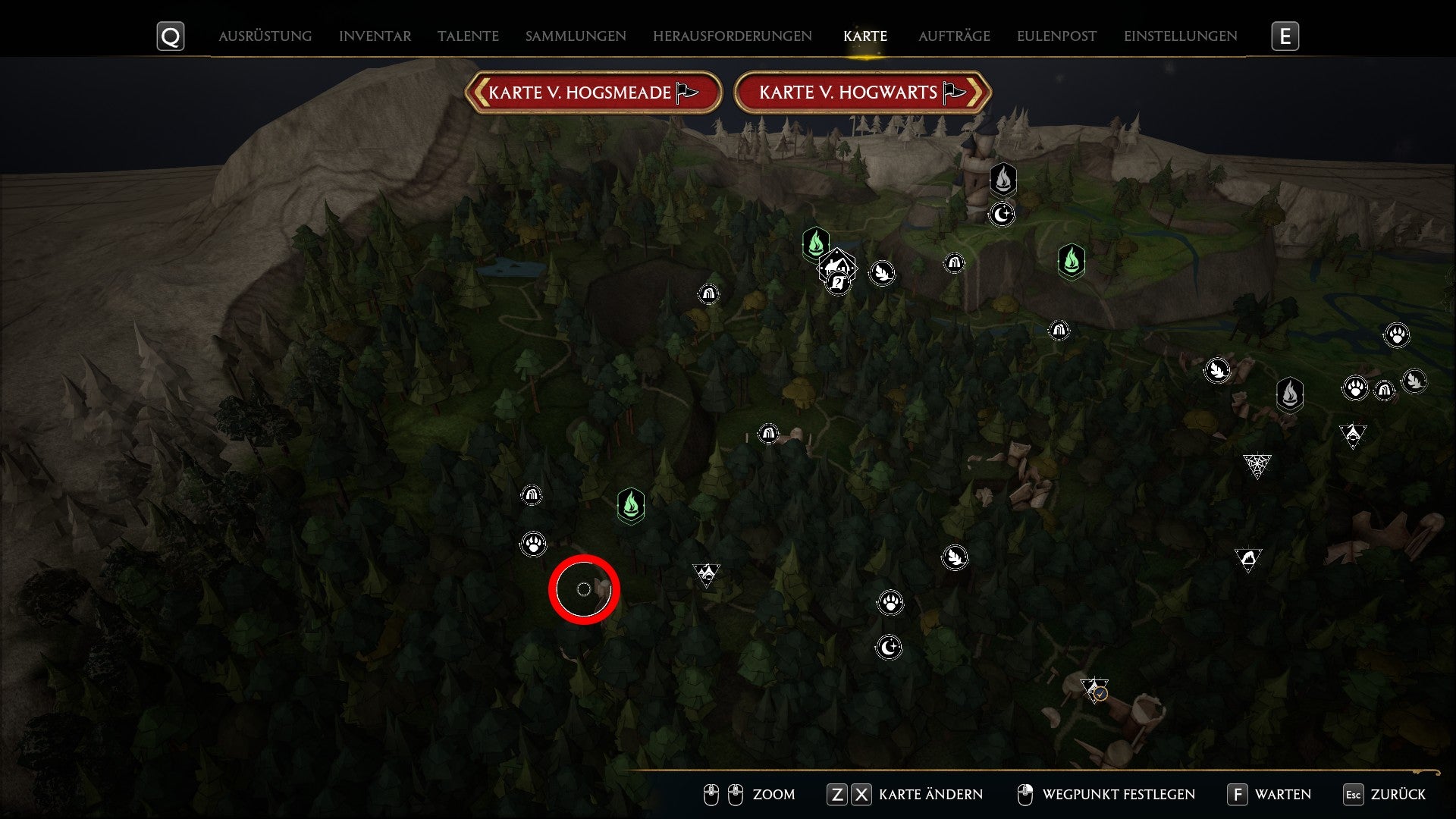1456x819 pixels.
Task: Select the green Floo Flame icon in the forest
Action: [x=632, y=503]
